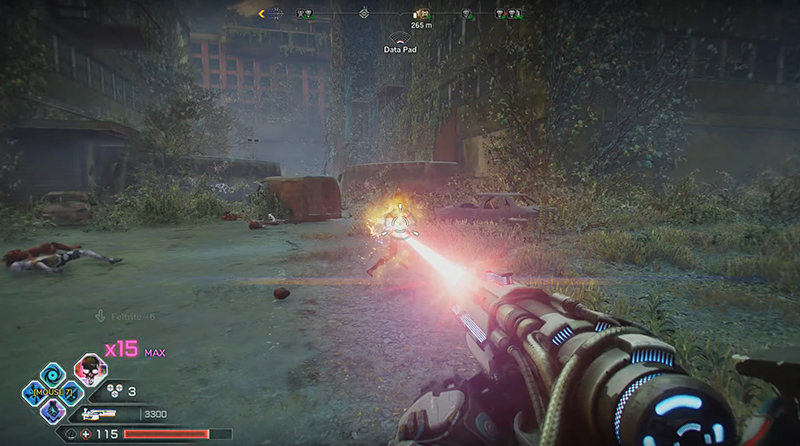
Task: Click the Data Pad objective marker
Action: [x=399, y=37]
